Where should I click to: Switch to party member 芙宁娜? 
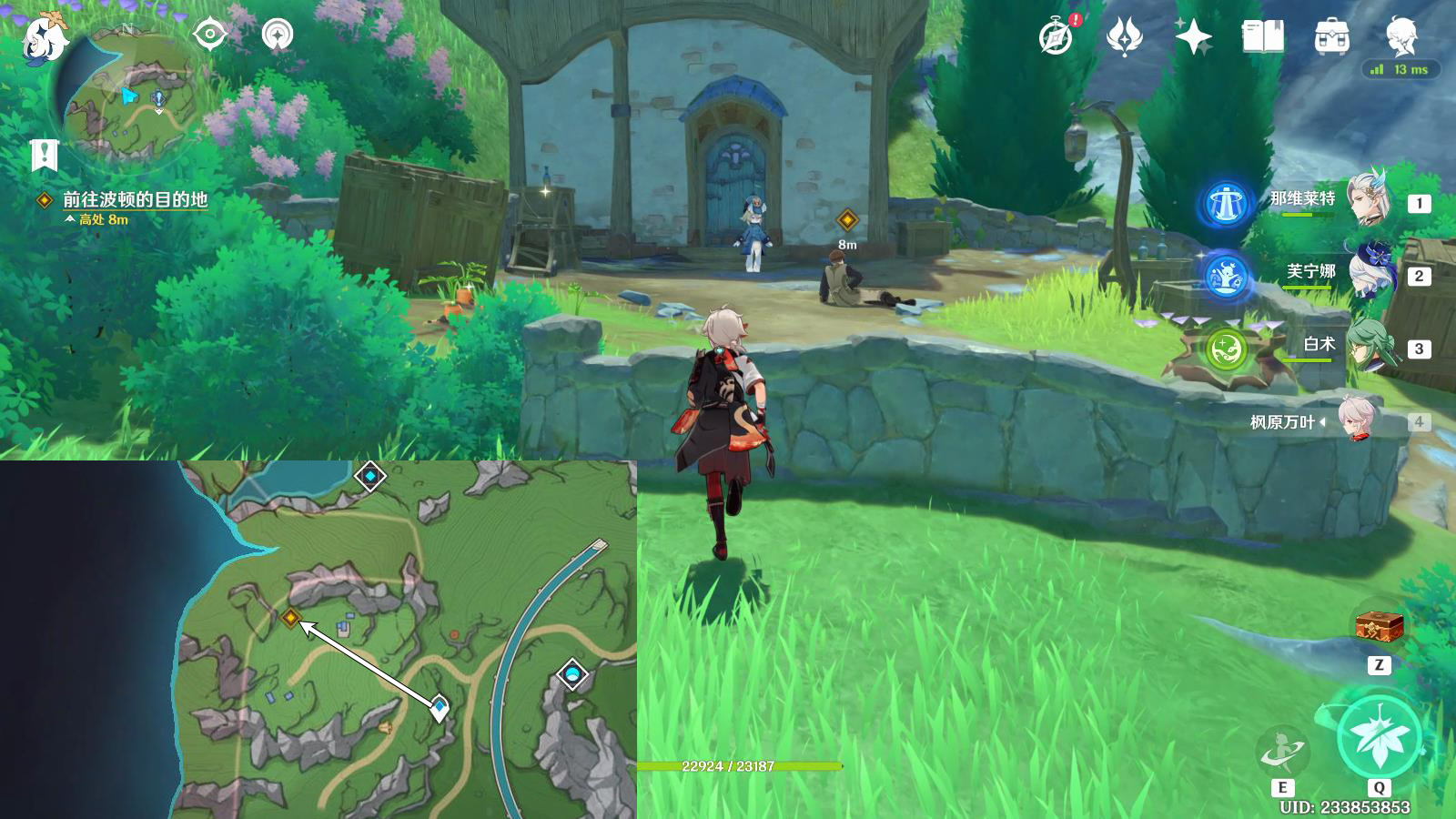(1370, 271)
